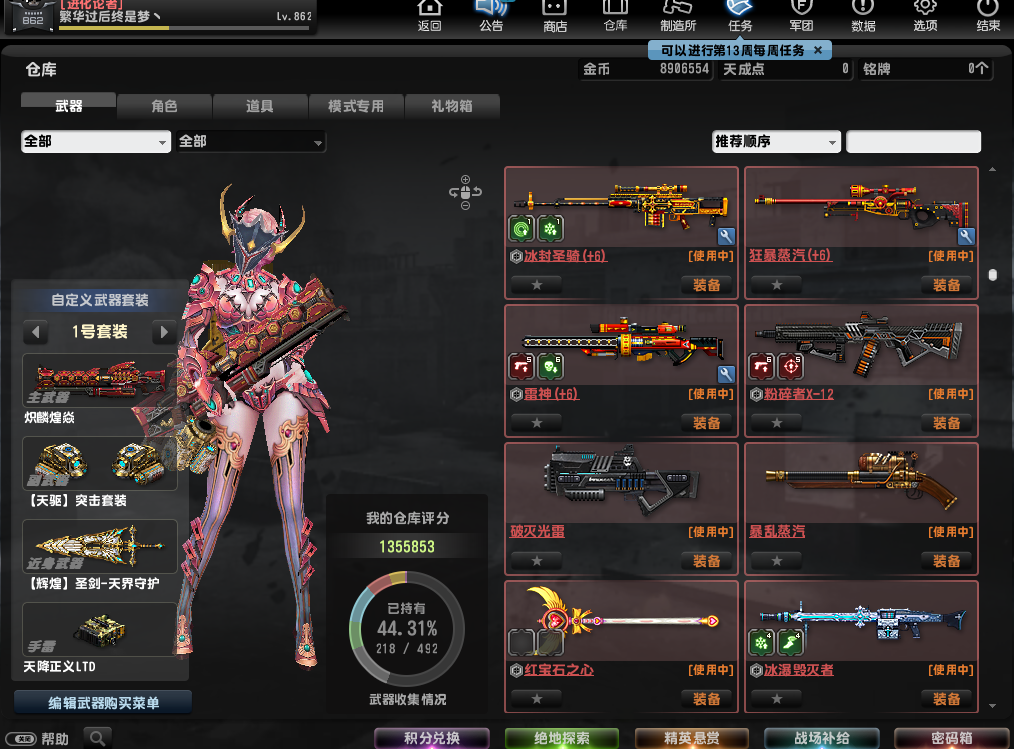Viewport: 1014px width, 749px height.
Task: Close the weekly mission notification banner
Action: [818, 50]
